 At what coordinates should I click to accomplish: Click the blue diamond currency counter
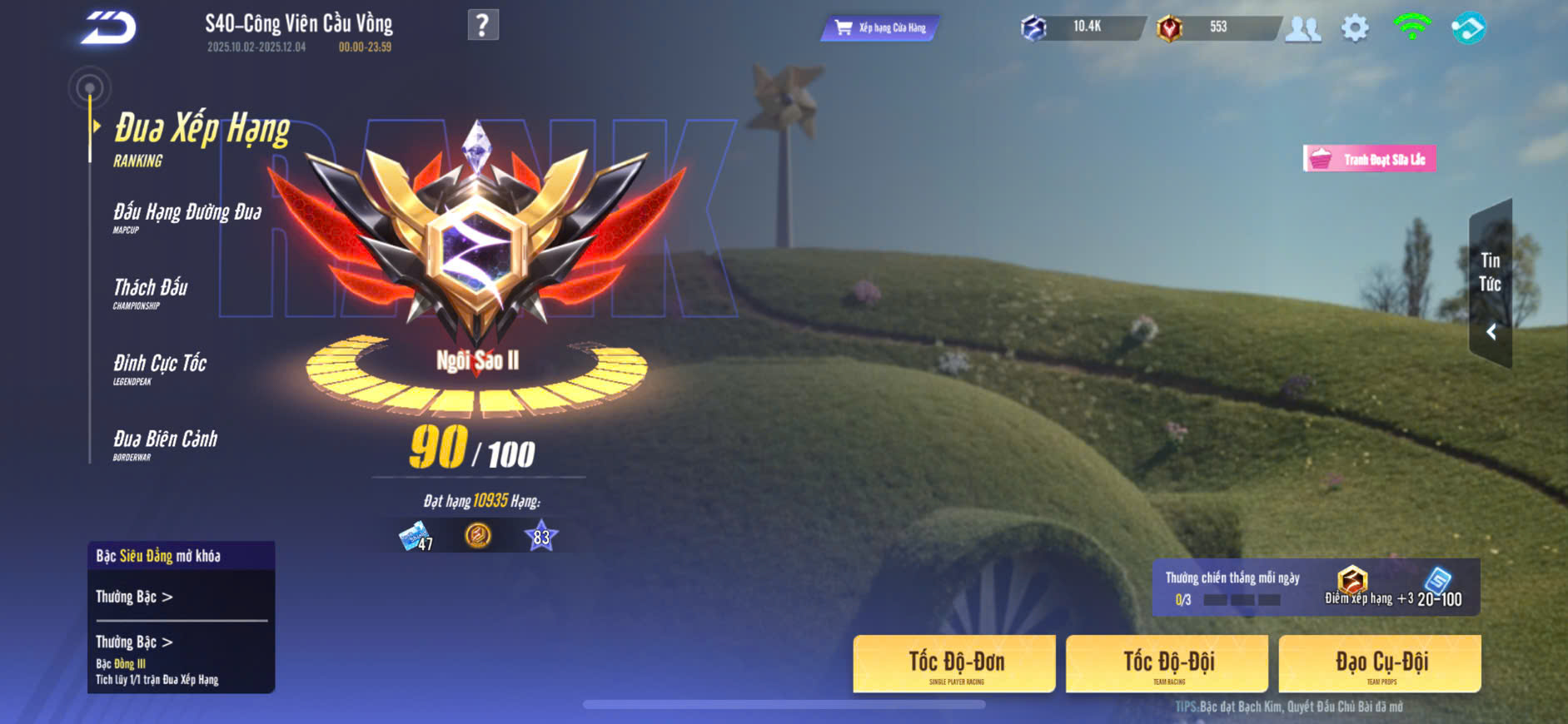1083,27
